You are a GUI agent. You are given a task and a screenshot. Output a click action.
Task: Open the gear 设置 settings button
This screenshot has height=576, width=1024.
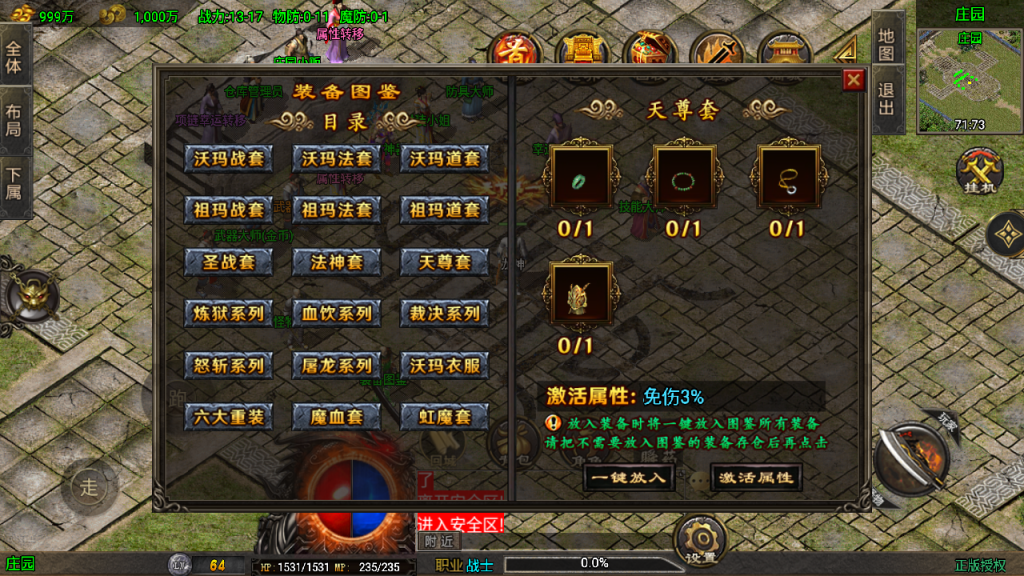(699, 541)
